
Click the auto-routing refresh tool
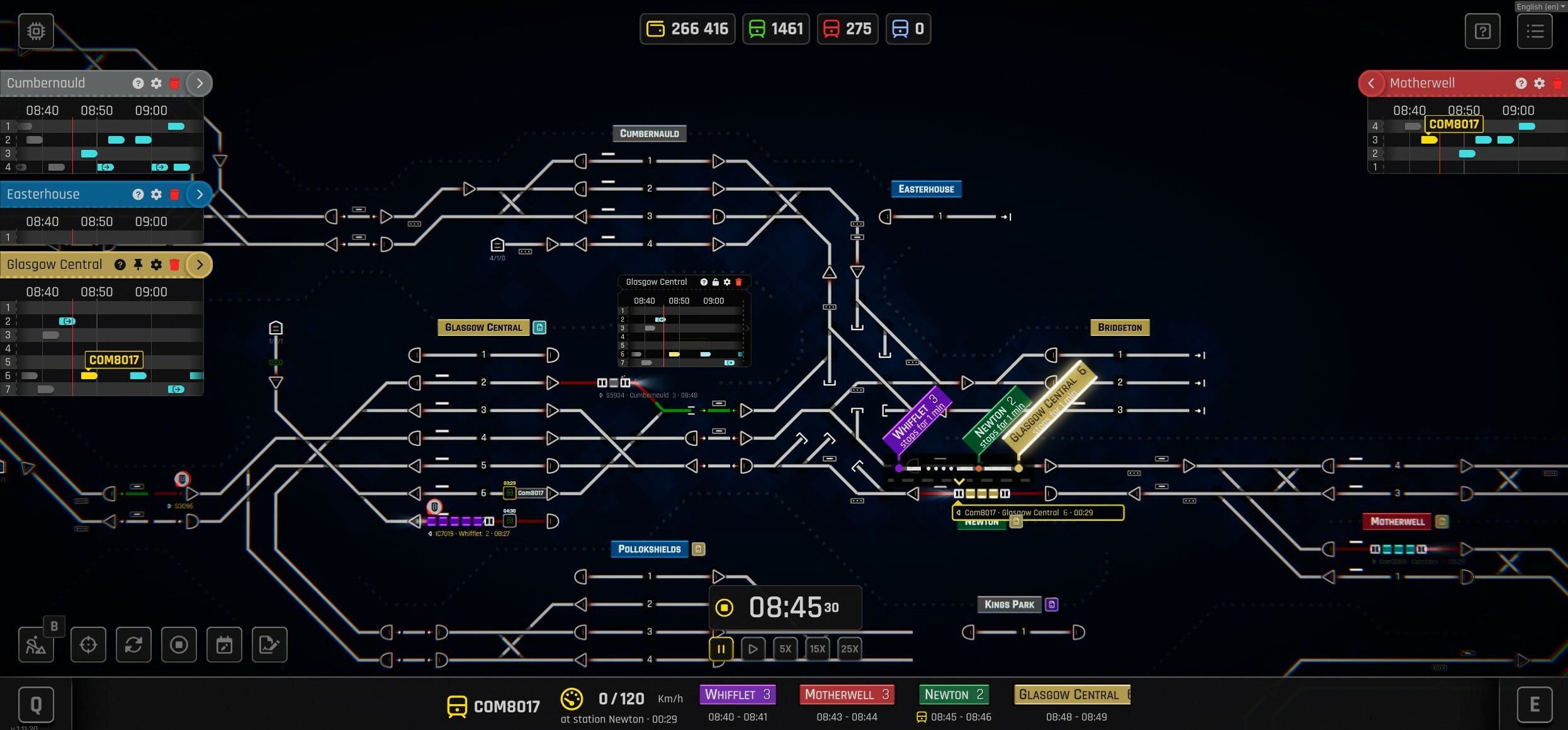coord(133,644)
